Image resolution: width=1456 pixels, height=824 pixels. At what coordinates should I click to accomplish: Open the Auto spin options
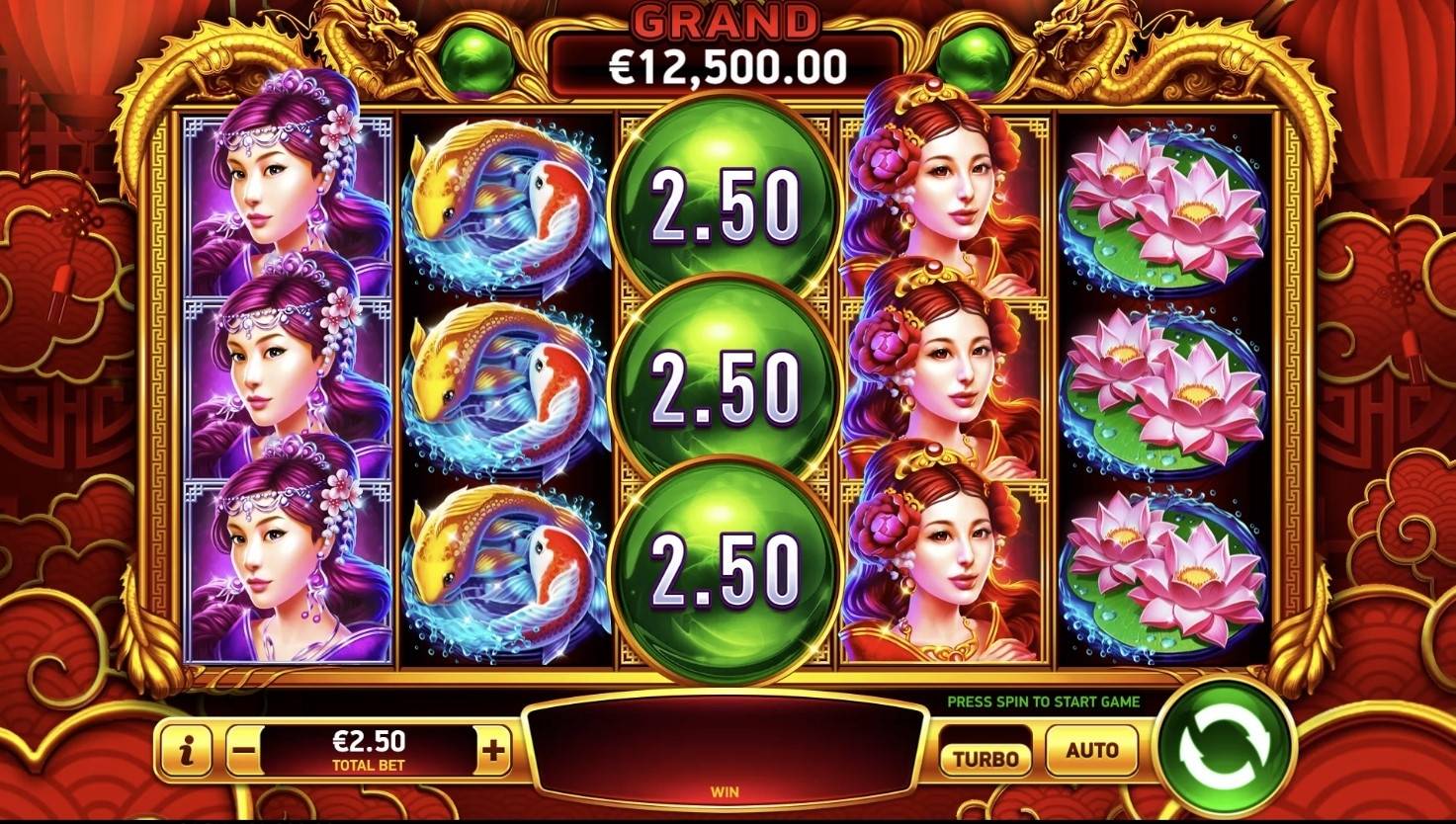(1091, 751)
